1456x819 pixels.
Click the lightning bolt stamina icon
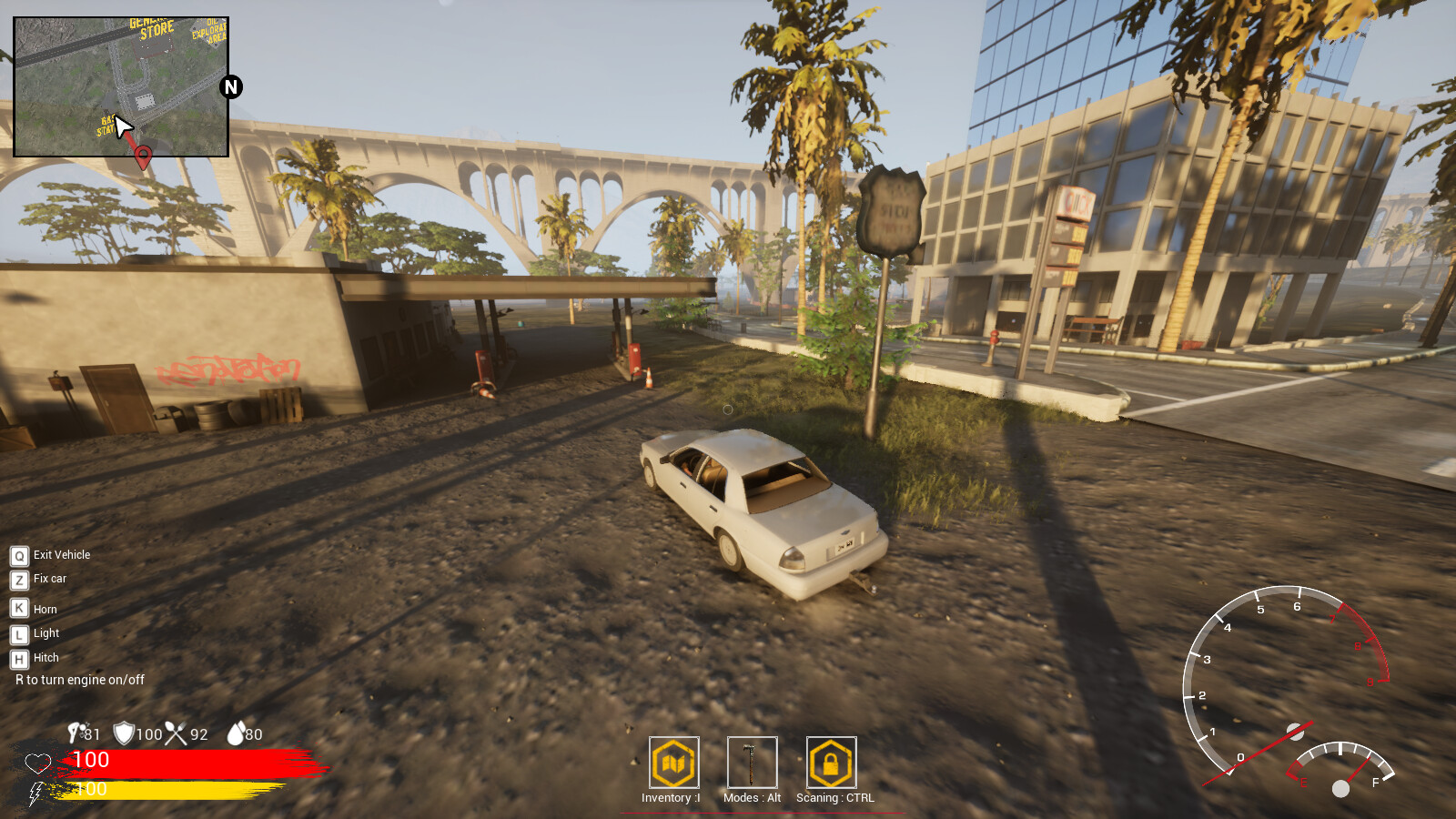(35, 792)
